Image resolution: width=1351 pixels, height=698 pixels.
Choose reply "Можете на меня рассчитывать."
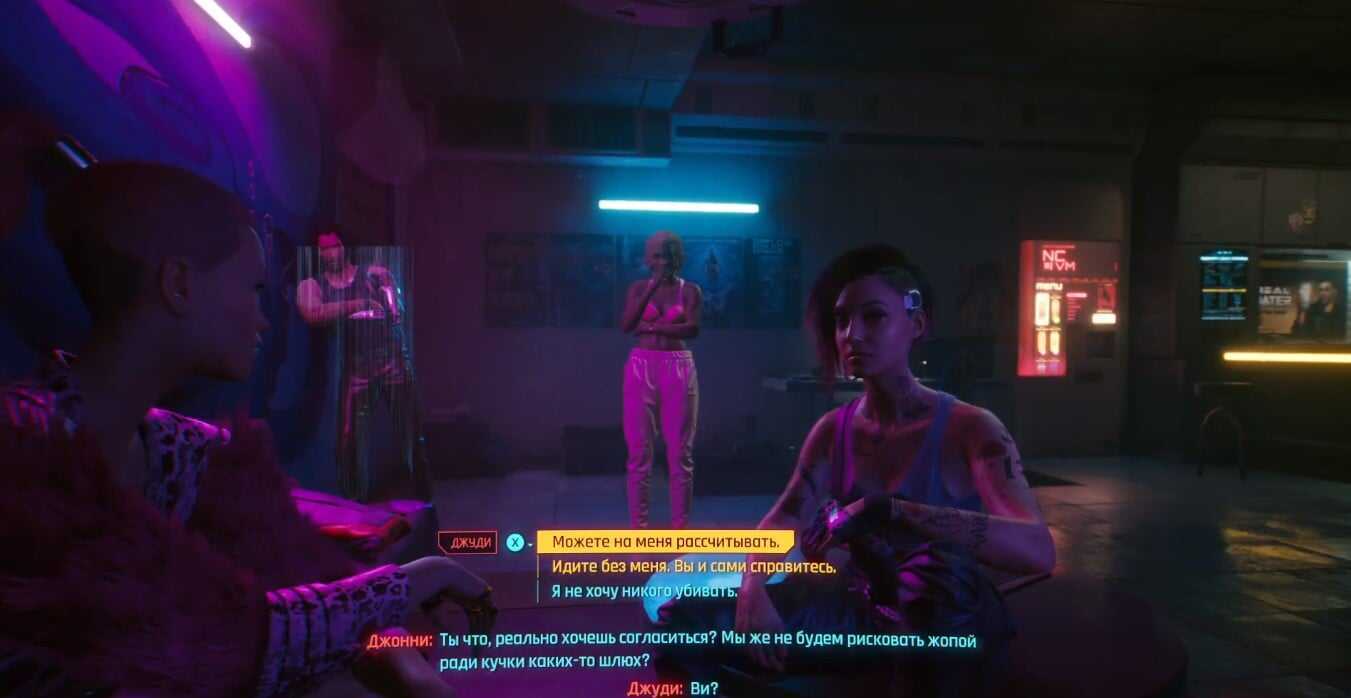click(665, 542)
